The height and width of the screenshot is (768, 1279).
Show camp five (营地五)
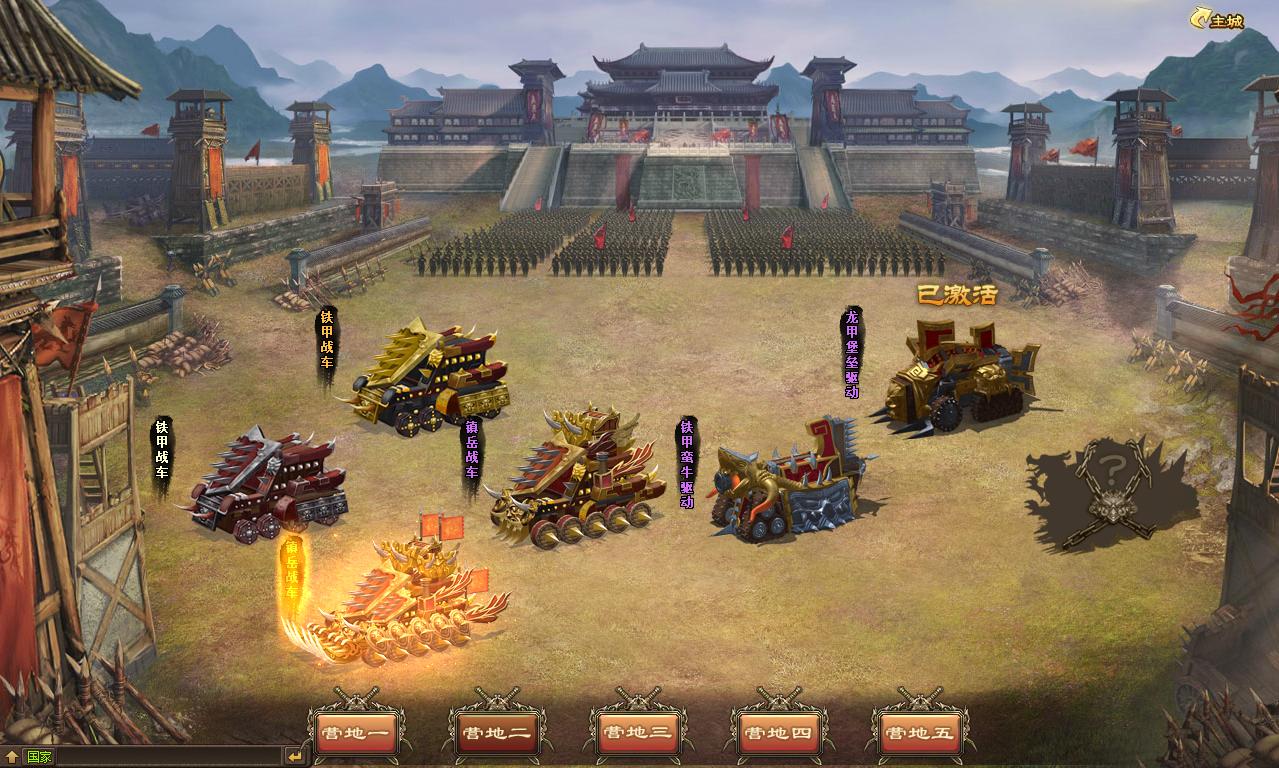click(x=918, y=732)
